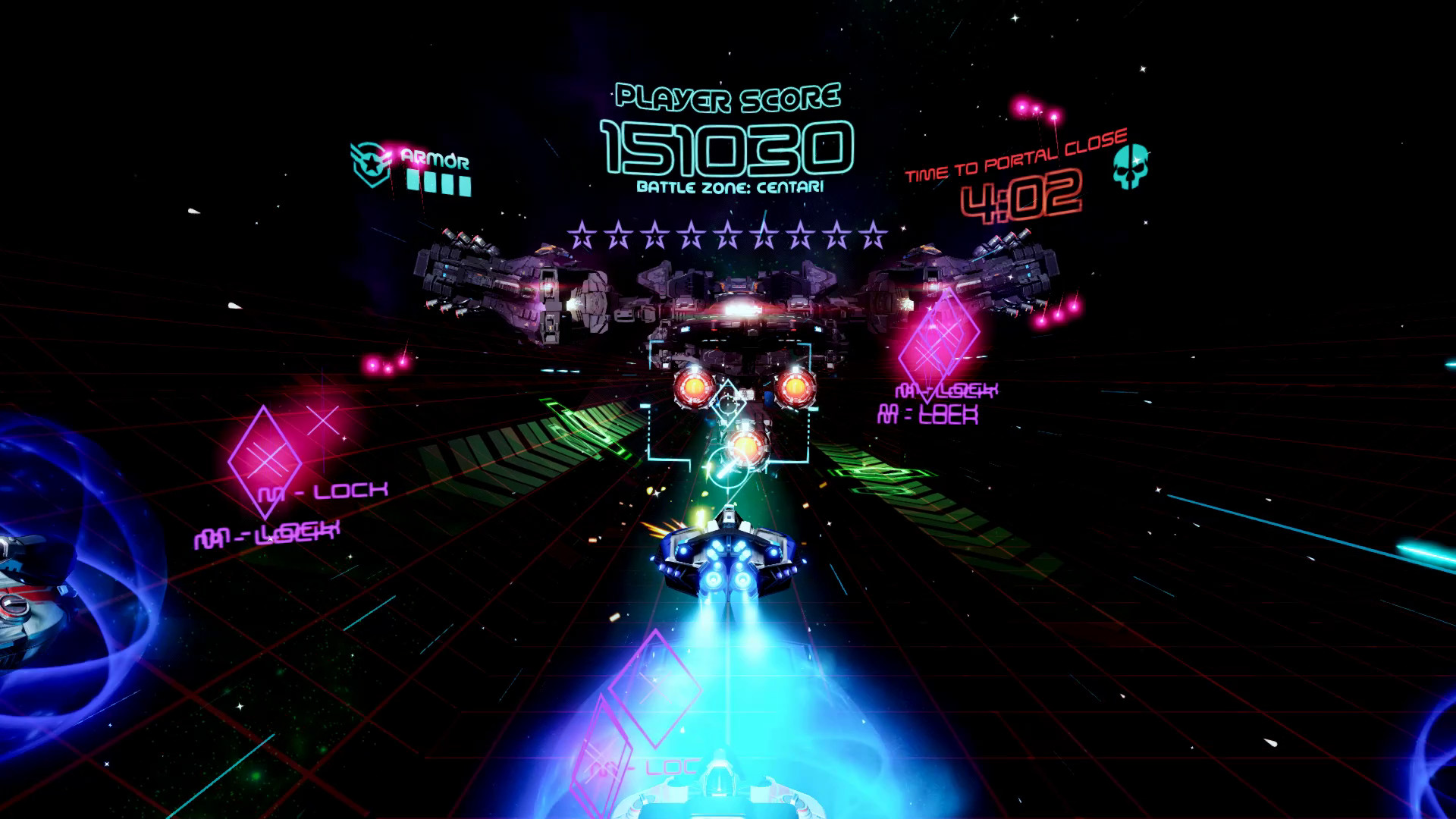Toggle the last armor bar segment
1456x819 pixels.
[466, 187]
